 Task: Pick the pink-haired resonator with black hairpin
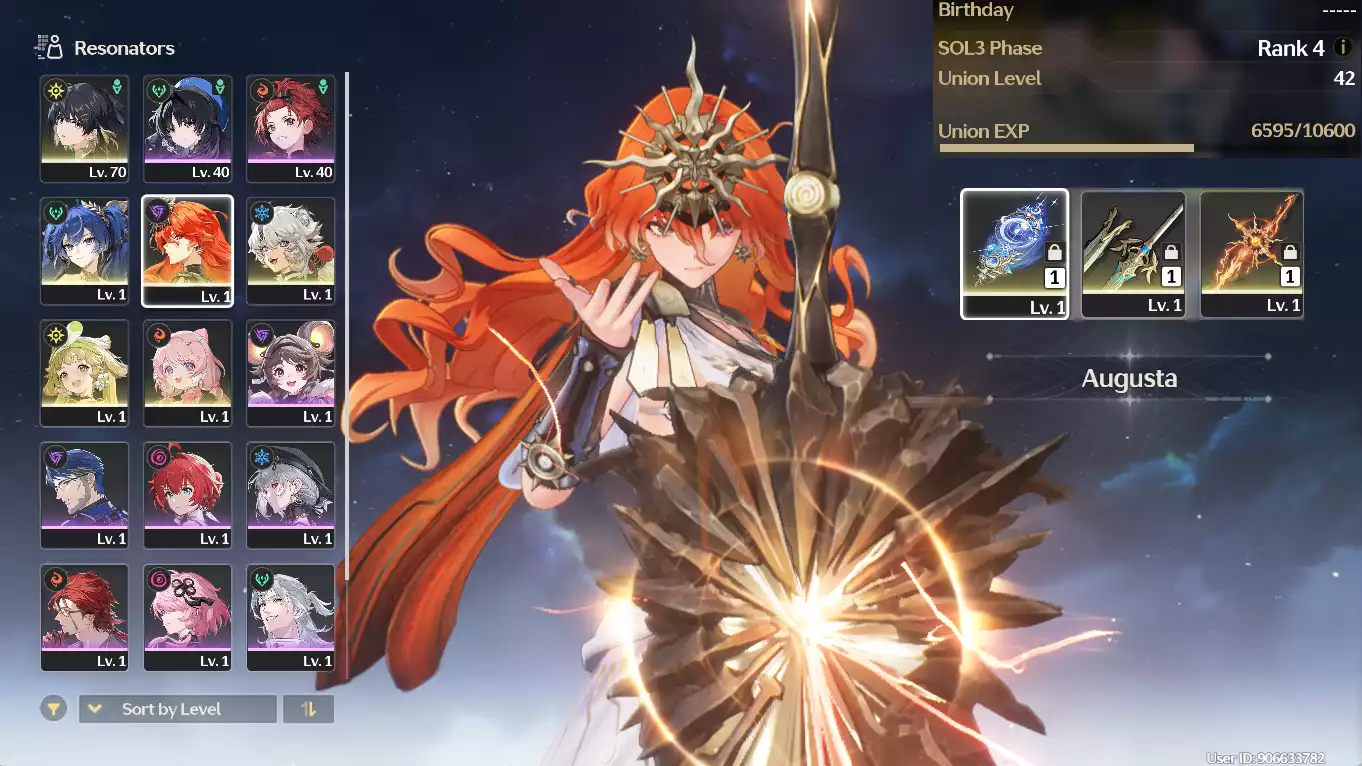pyautogui.click(x=187, y=617)
